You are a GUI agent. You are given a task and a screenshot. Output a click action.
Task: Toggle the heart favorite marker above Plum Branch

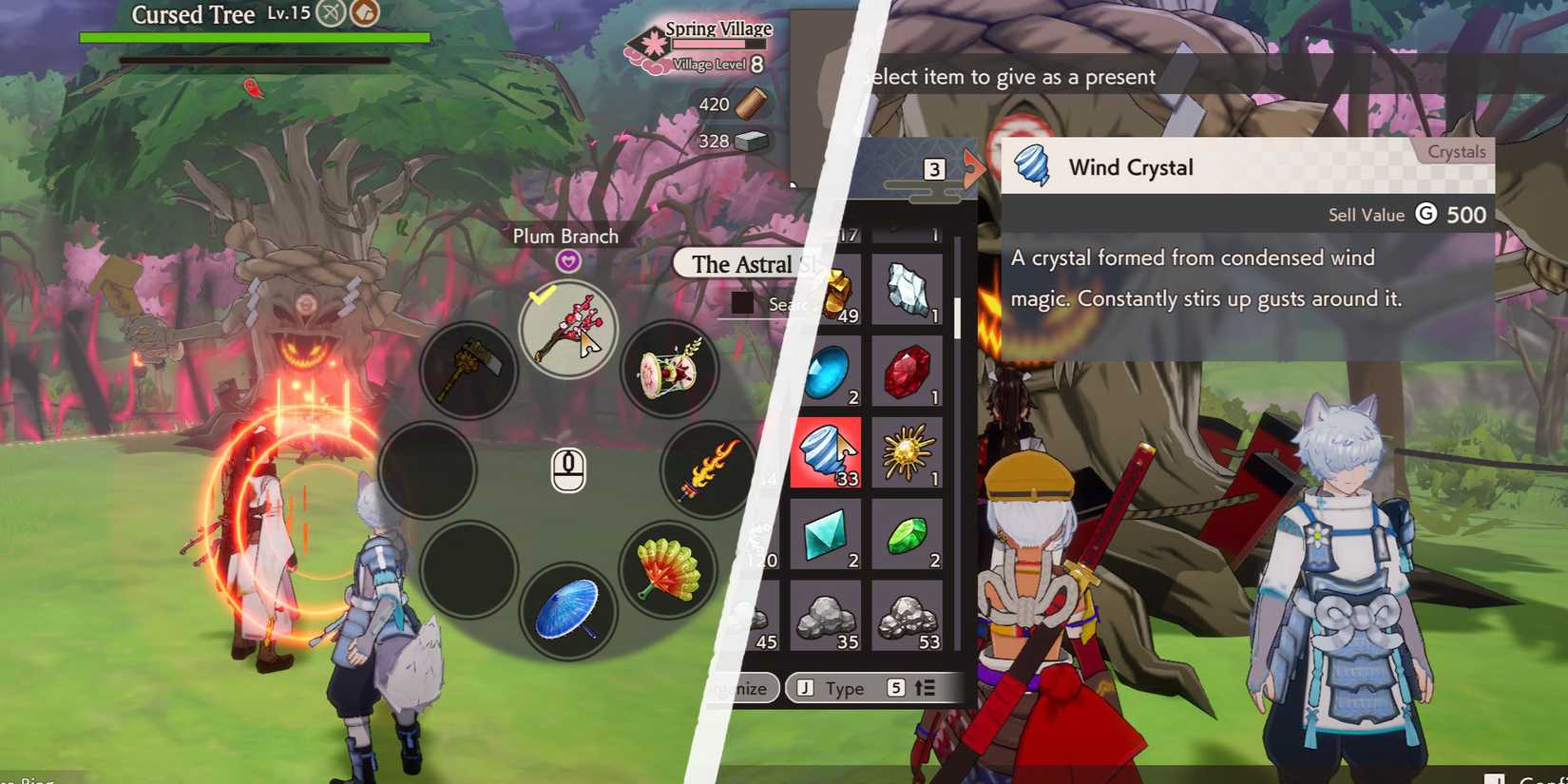[x=567, y=260]
